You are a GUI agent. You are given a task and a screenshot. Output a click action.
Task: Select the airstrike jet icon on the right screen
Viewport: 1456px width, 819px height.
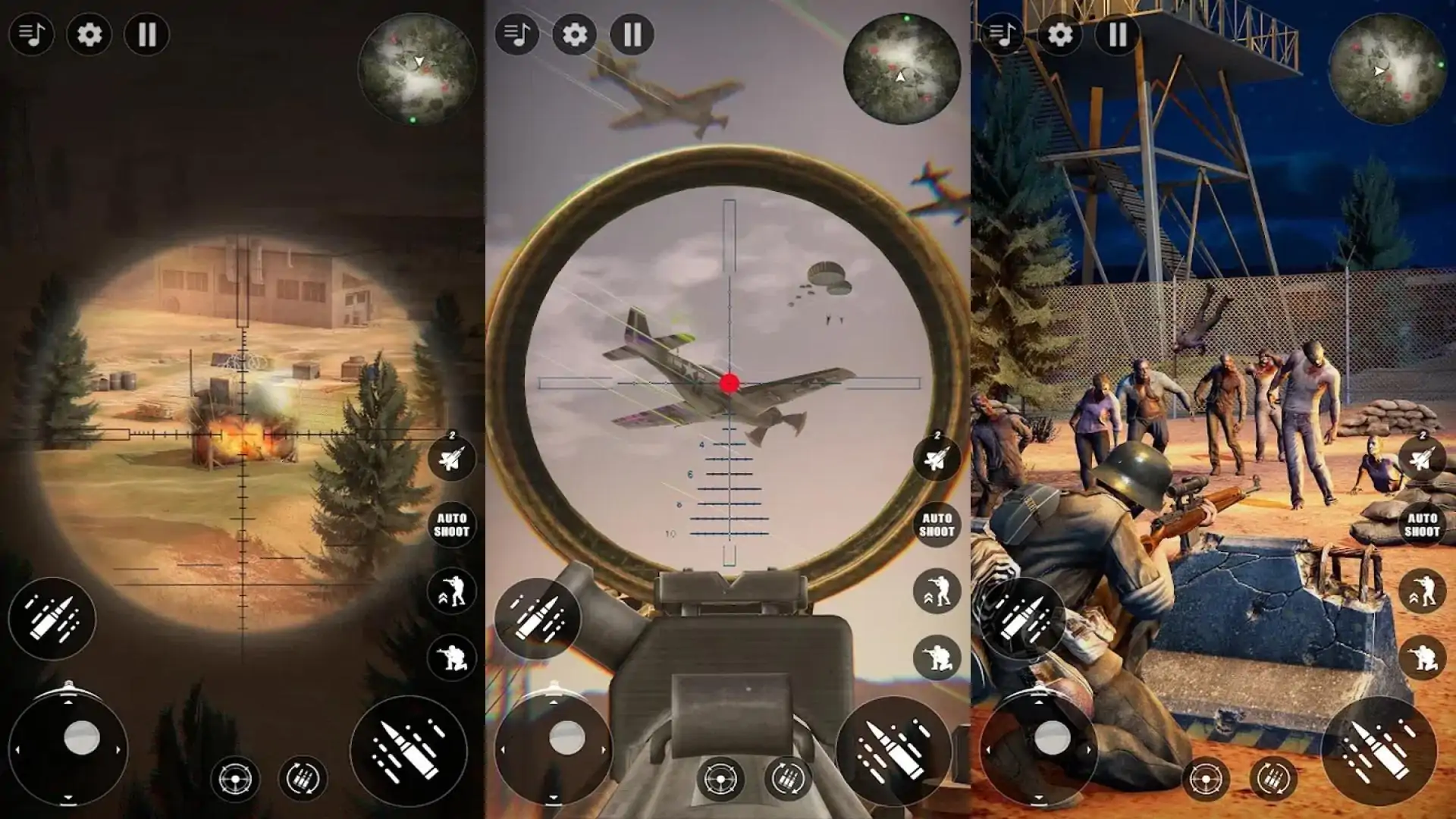coord(1422,459)
